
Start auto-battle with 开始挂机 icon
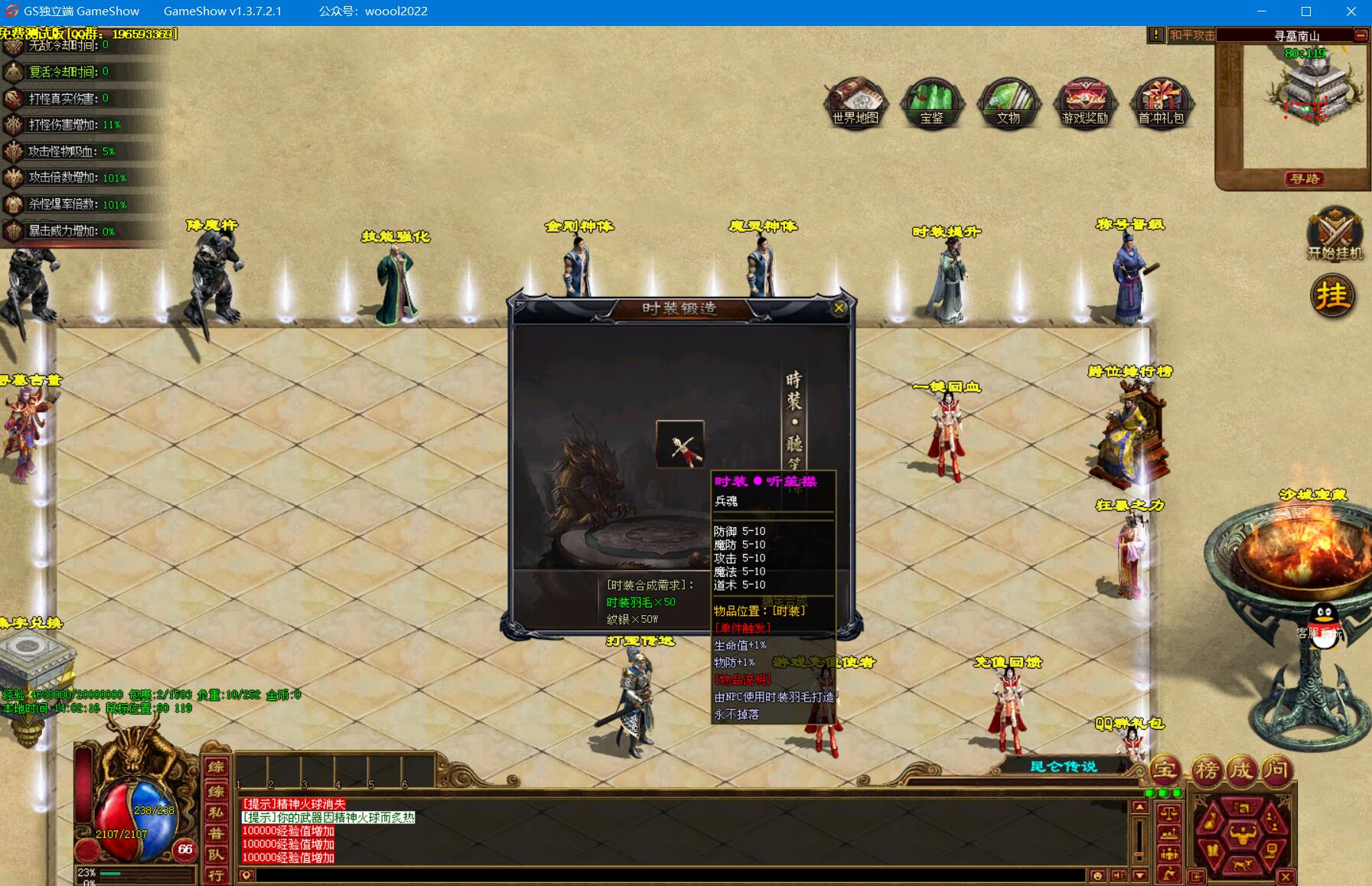1335,233
